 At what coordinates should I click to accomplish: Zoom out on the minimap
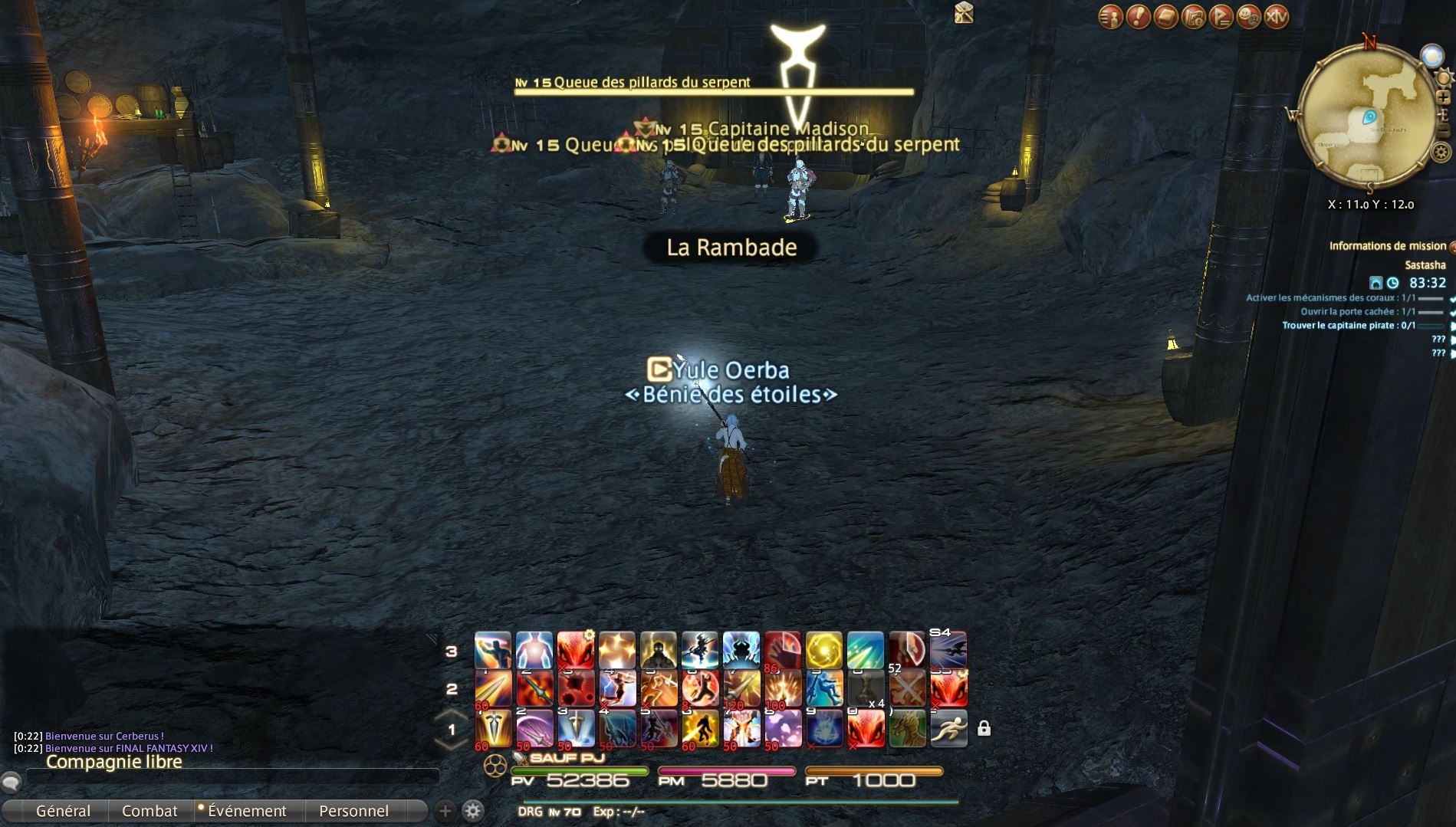[x=1444, y=132]
